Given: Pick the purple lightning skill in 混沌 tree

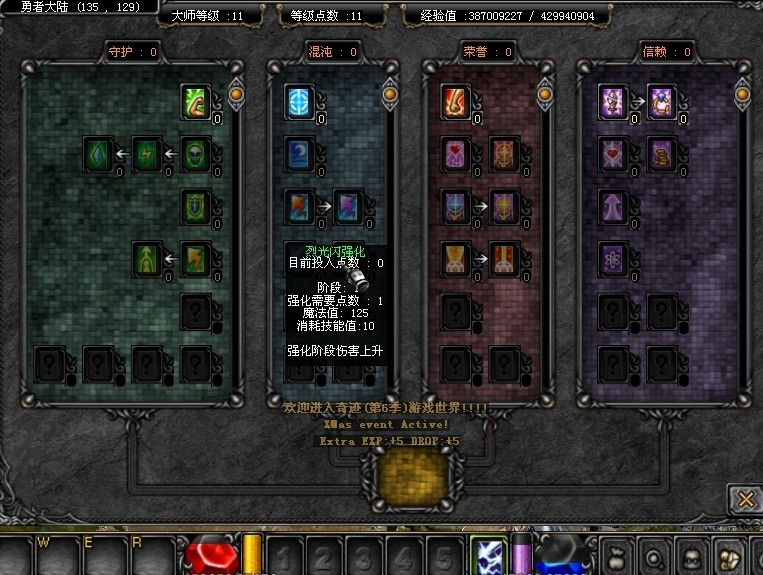Looking at the screenshot, I should click(x=348, y=207).
